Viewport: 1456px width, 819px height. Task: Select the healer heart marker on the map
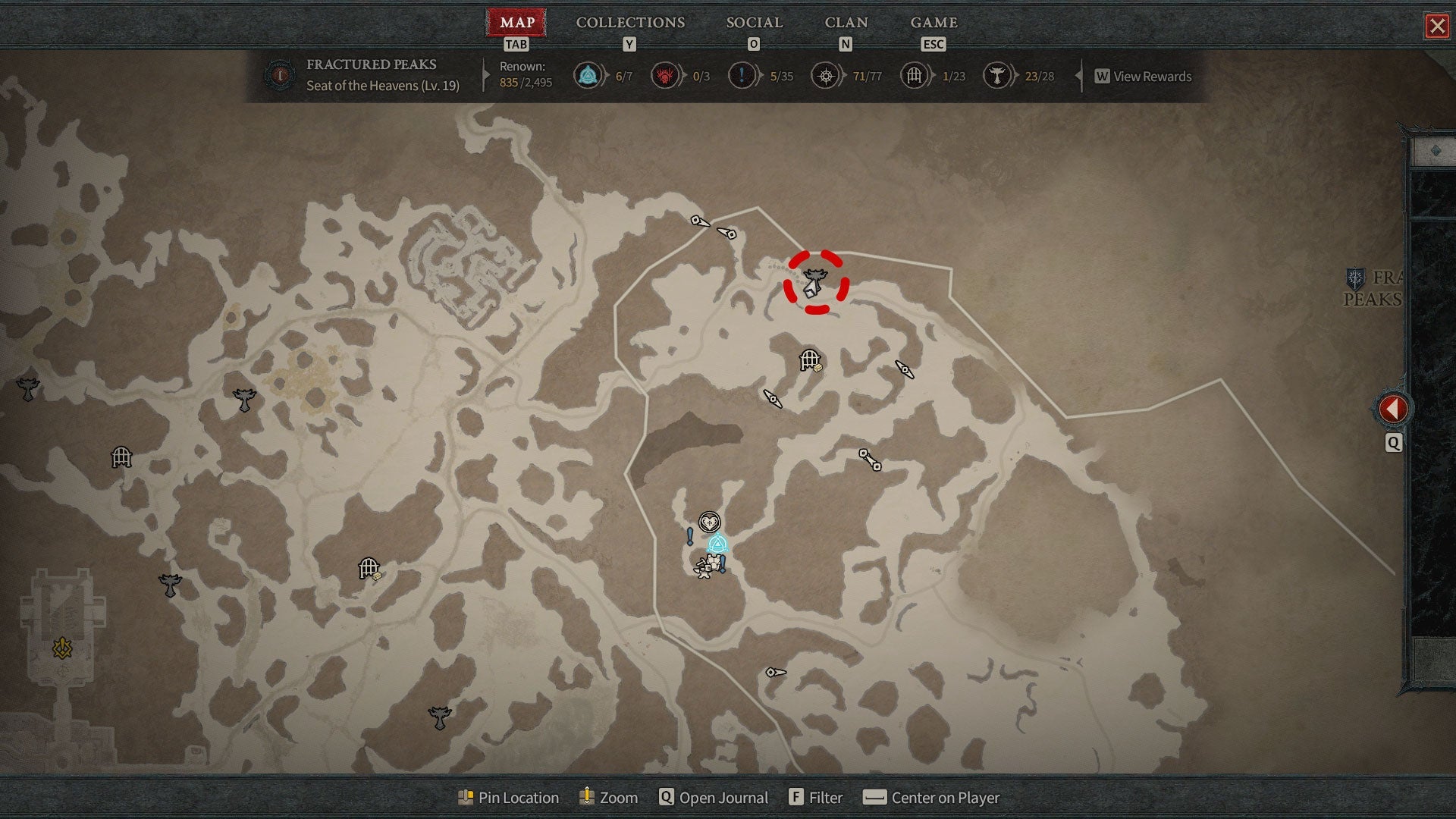coord(709,522)
